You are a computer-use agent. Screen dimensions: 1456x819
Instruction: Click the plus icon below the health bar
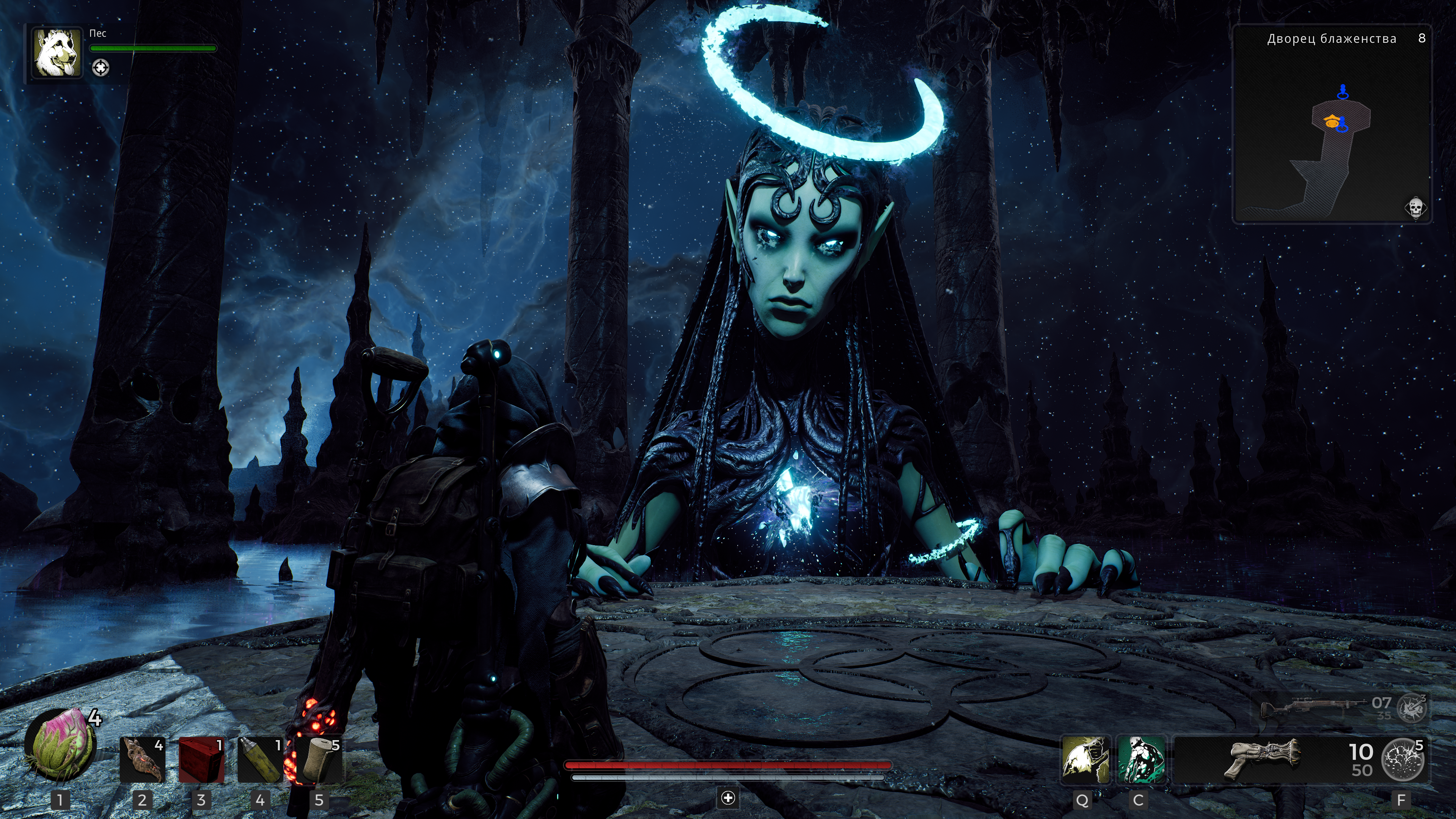coord(728,797)
